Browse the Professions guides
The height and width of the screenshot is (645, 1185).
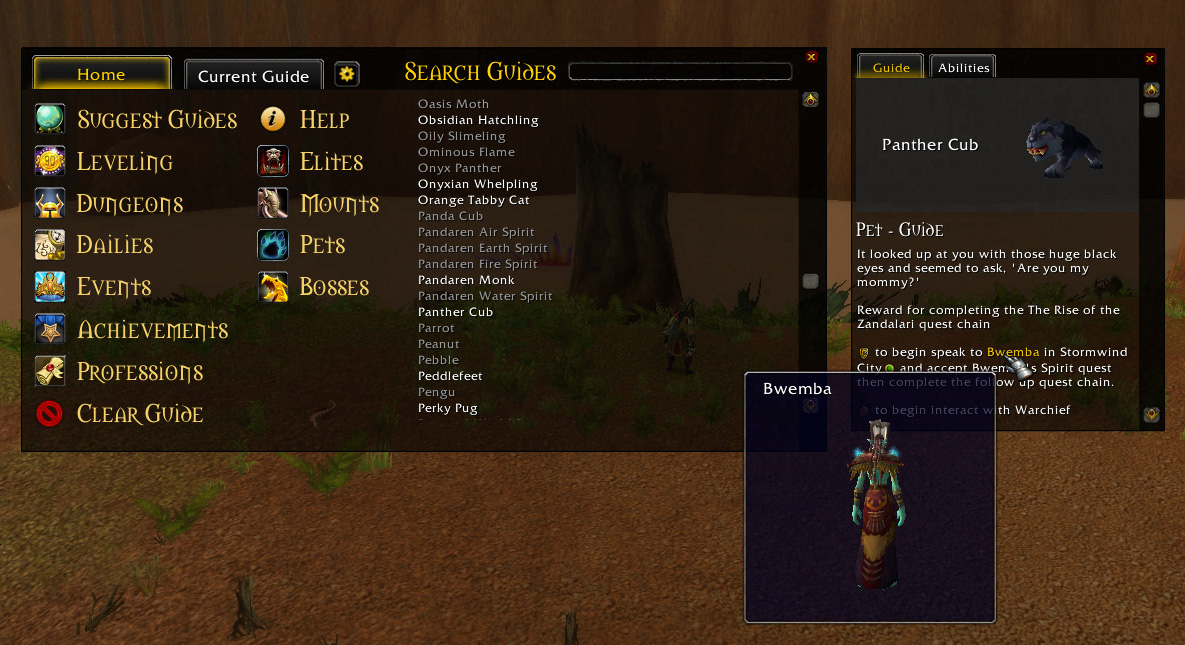tap(139, 372)
